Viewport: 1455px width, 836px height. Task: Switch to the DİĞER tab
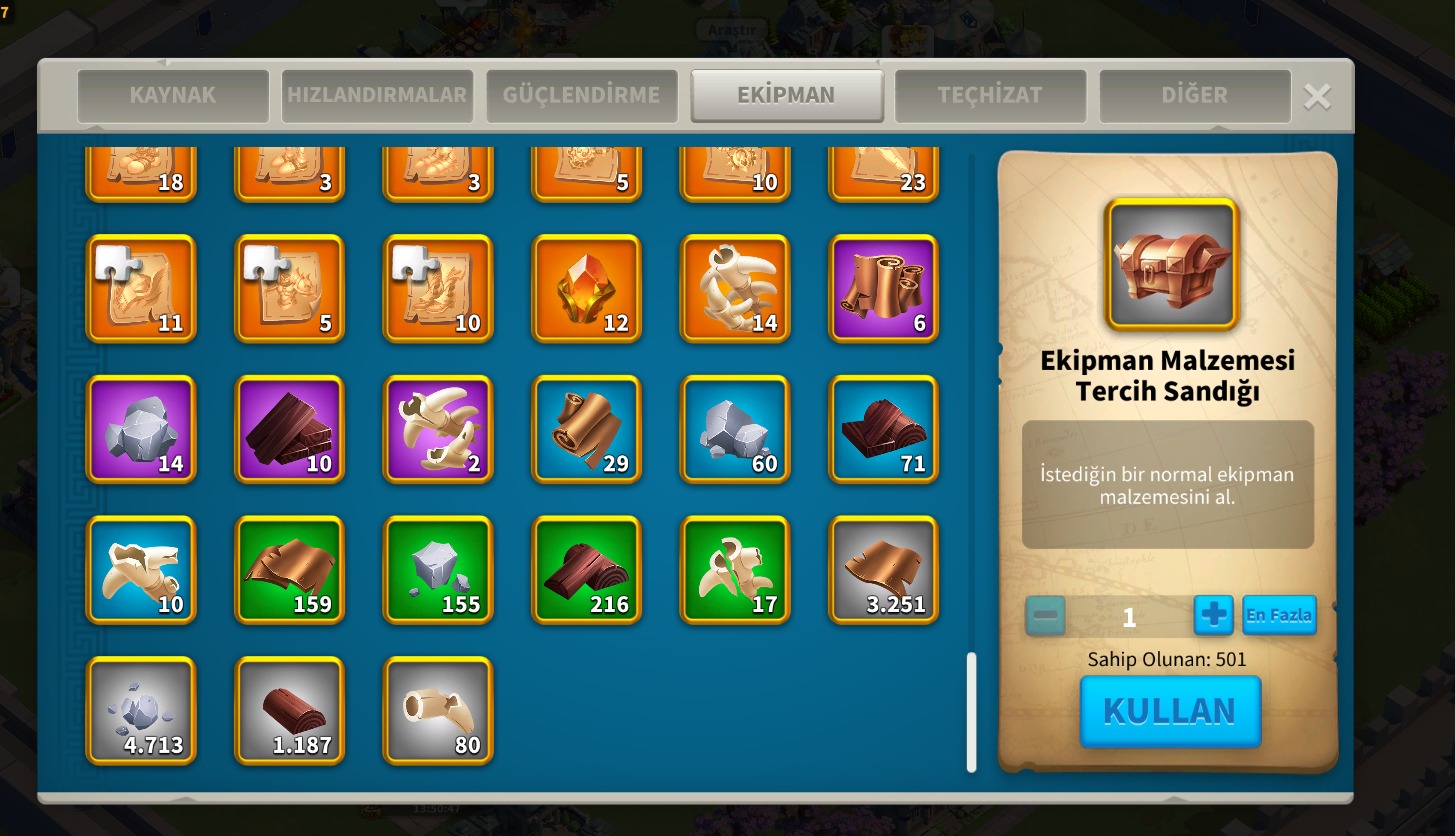click(x=1194, y=96)
